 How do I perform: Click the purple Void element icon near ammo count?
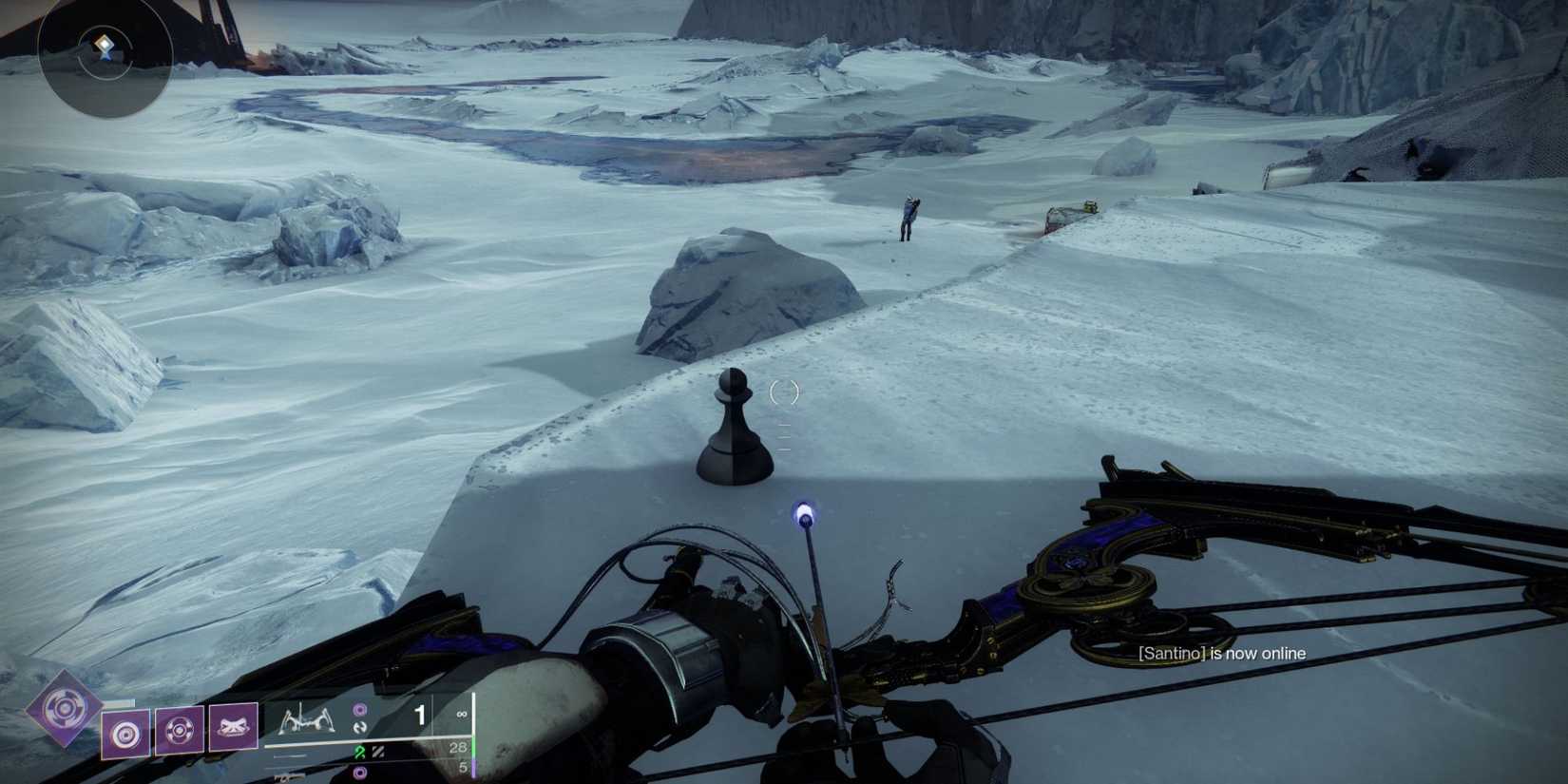pos(361,708)
